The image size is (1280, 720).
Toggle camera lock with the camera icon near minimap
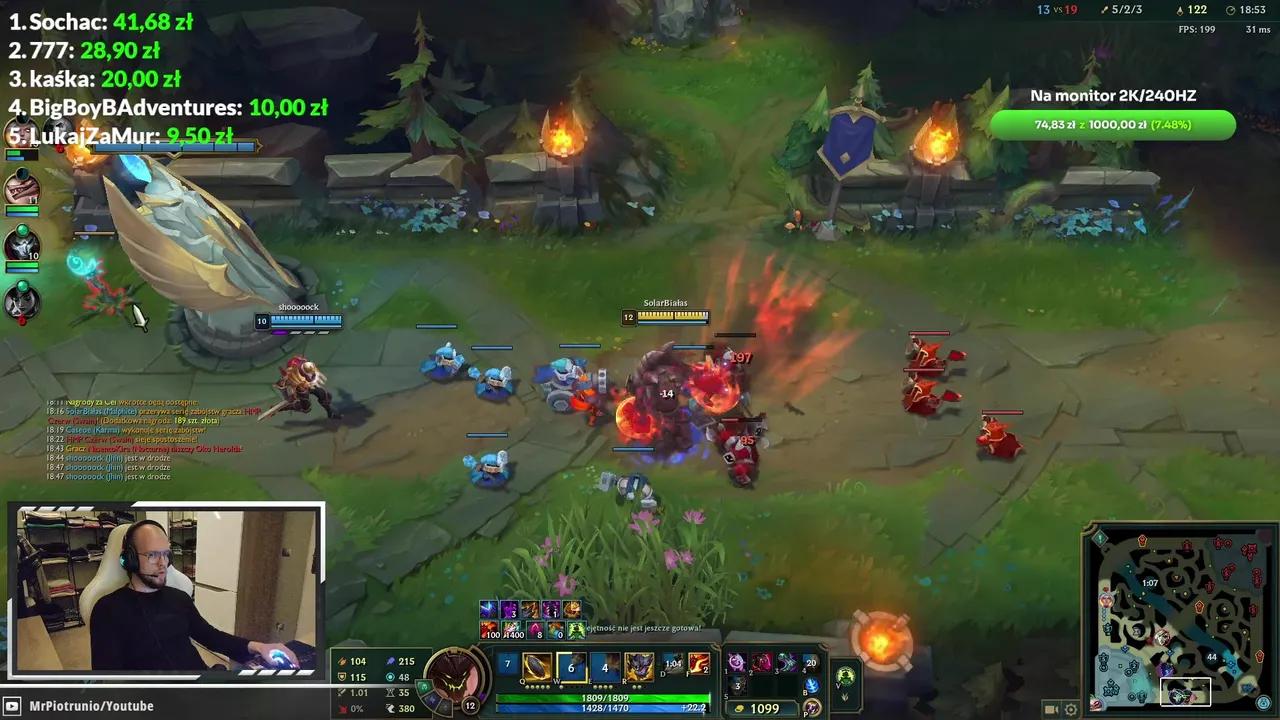[1051, 709]
